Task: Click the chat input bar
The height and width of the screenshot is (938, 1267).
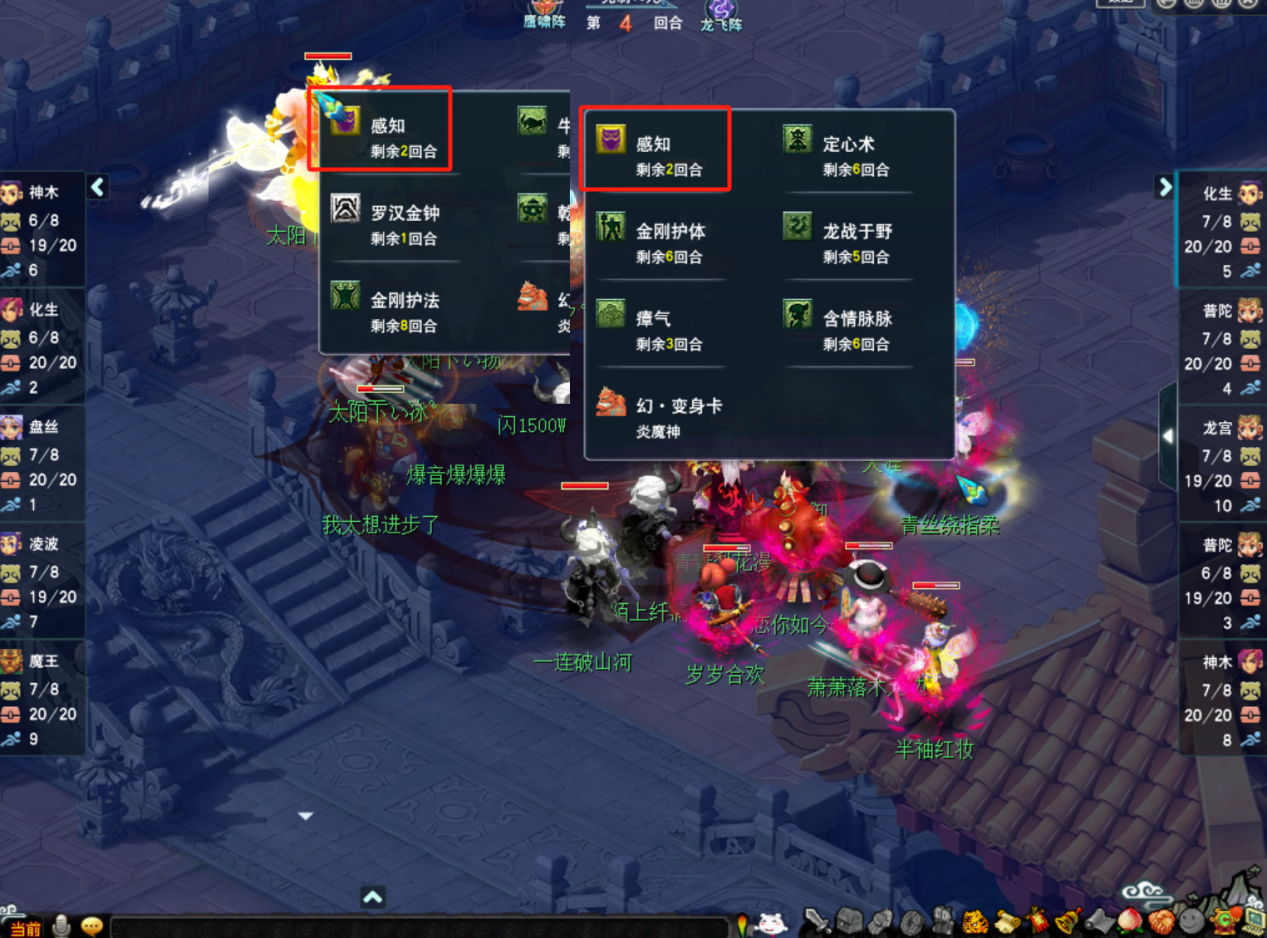Action: (x=420, y=927)
